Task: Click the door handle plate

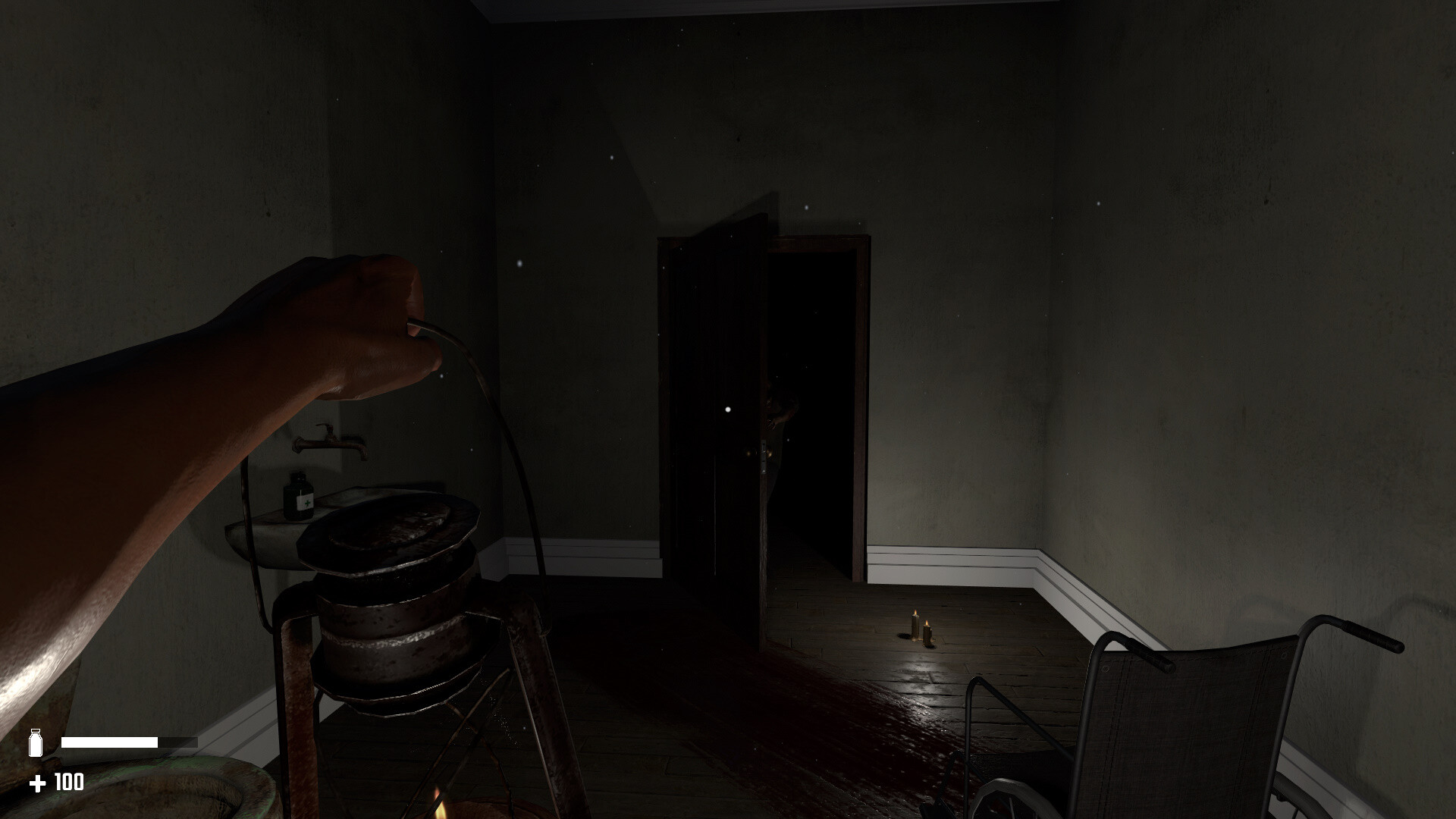Action: (x=764, y=457)
